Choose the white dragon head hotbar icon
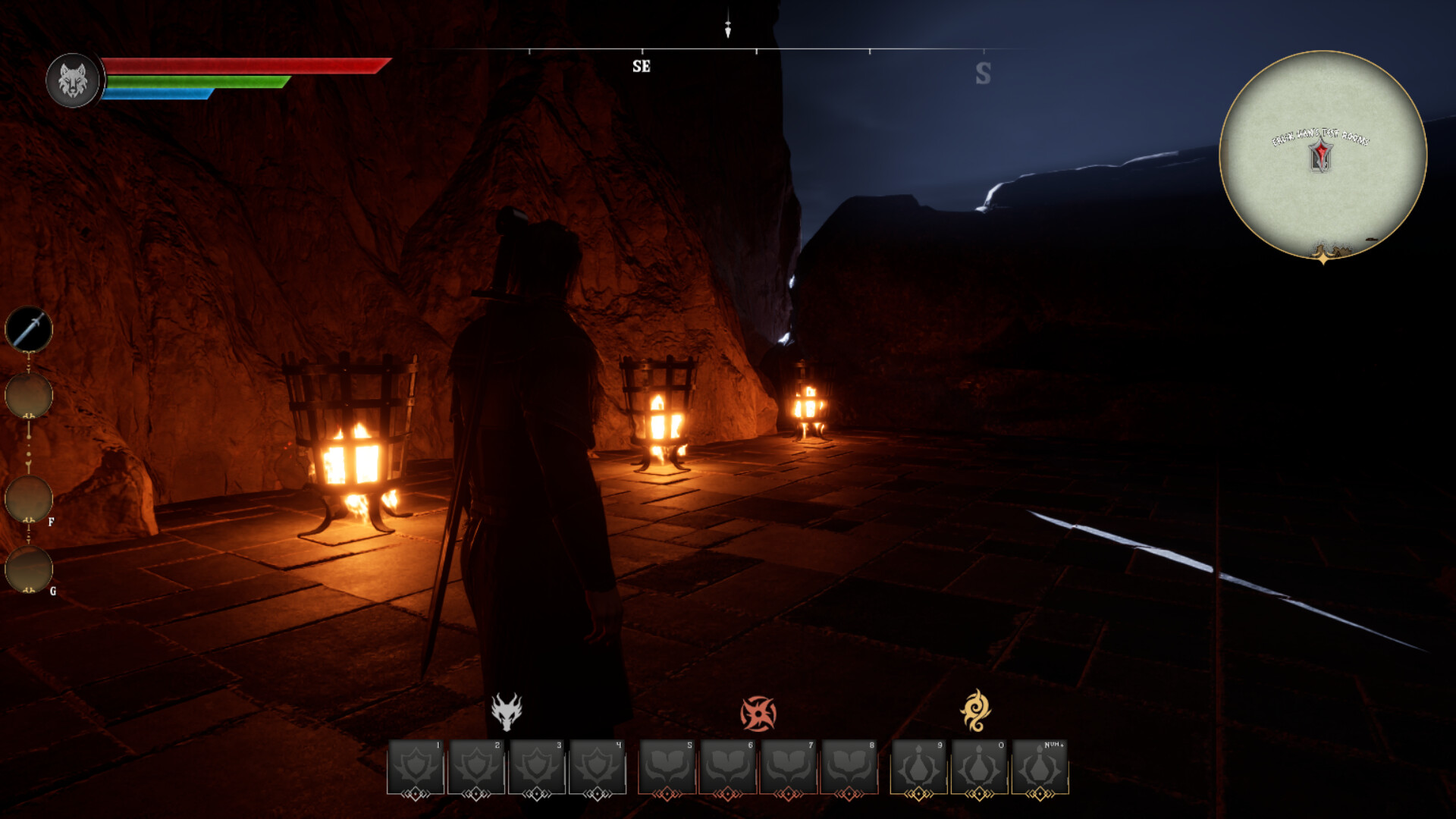The image size is (1456, 819). (x=506, y=711)
